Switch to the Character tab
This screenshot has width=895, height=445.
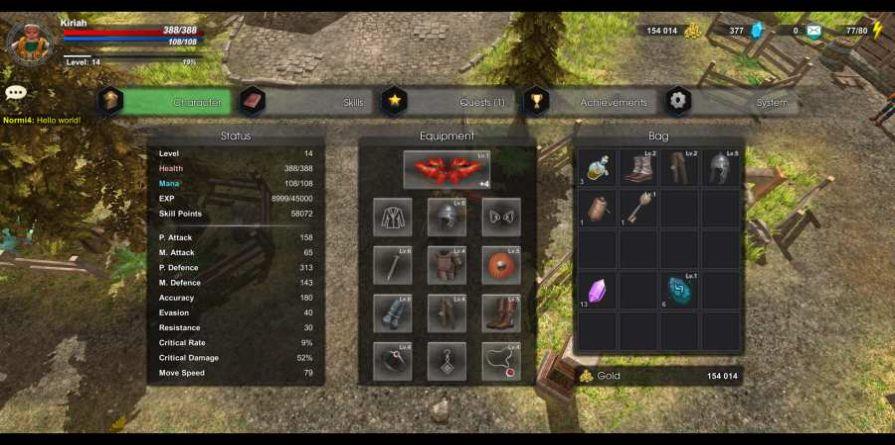click(x=170, y=102)
